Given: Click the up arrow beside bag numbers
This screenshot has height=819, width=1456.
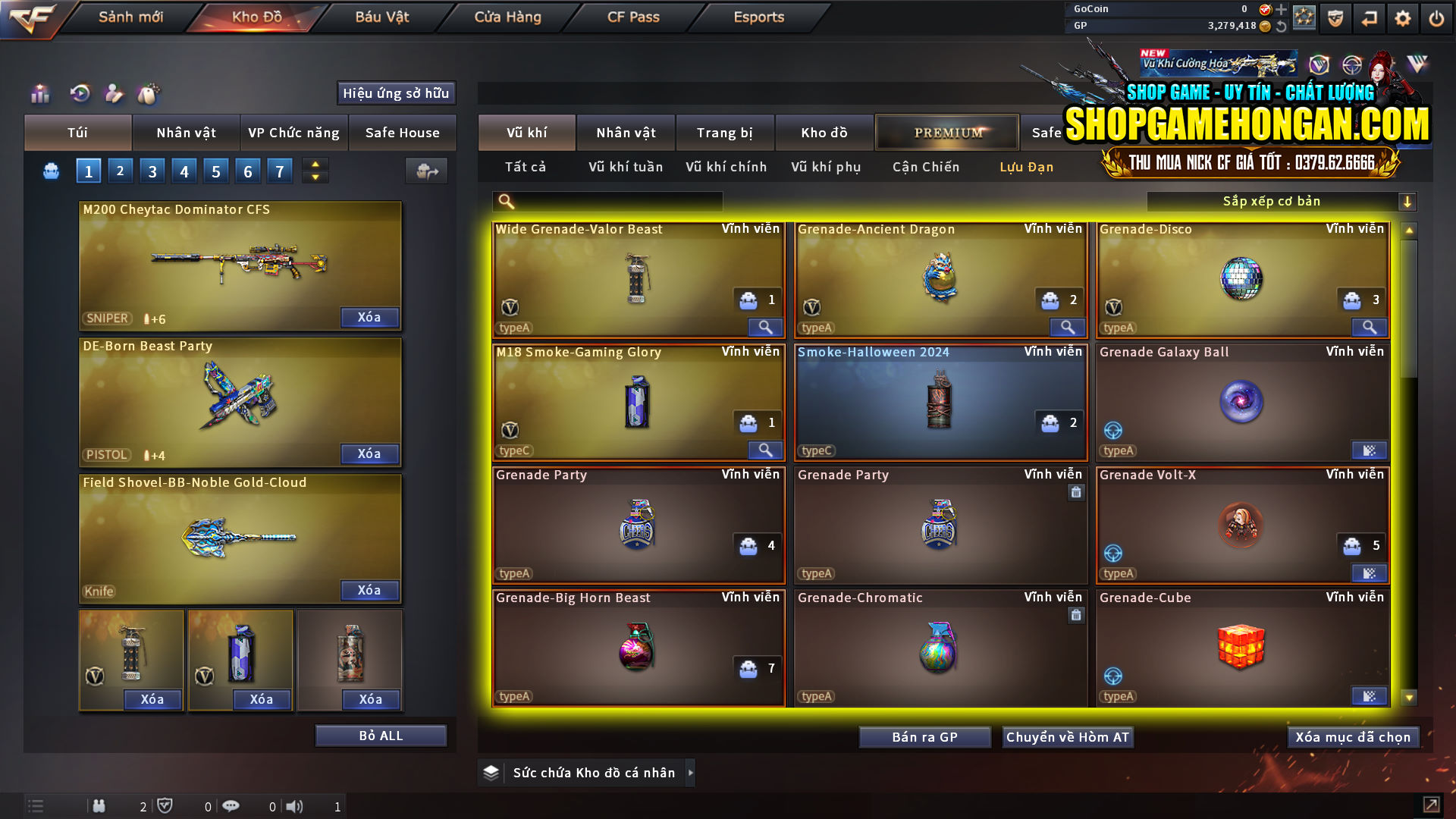Looking at the screenshot, I should tap(314, 165).
